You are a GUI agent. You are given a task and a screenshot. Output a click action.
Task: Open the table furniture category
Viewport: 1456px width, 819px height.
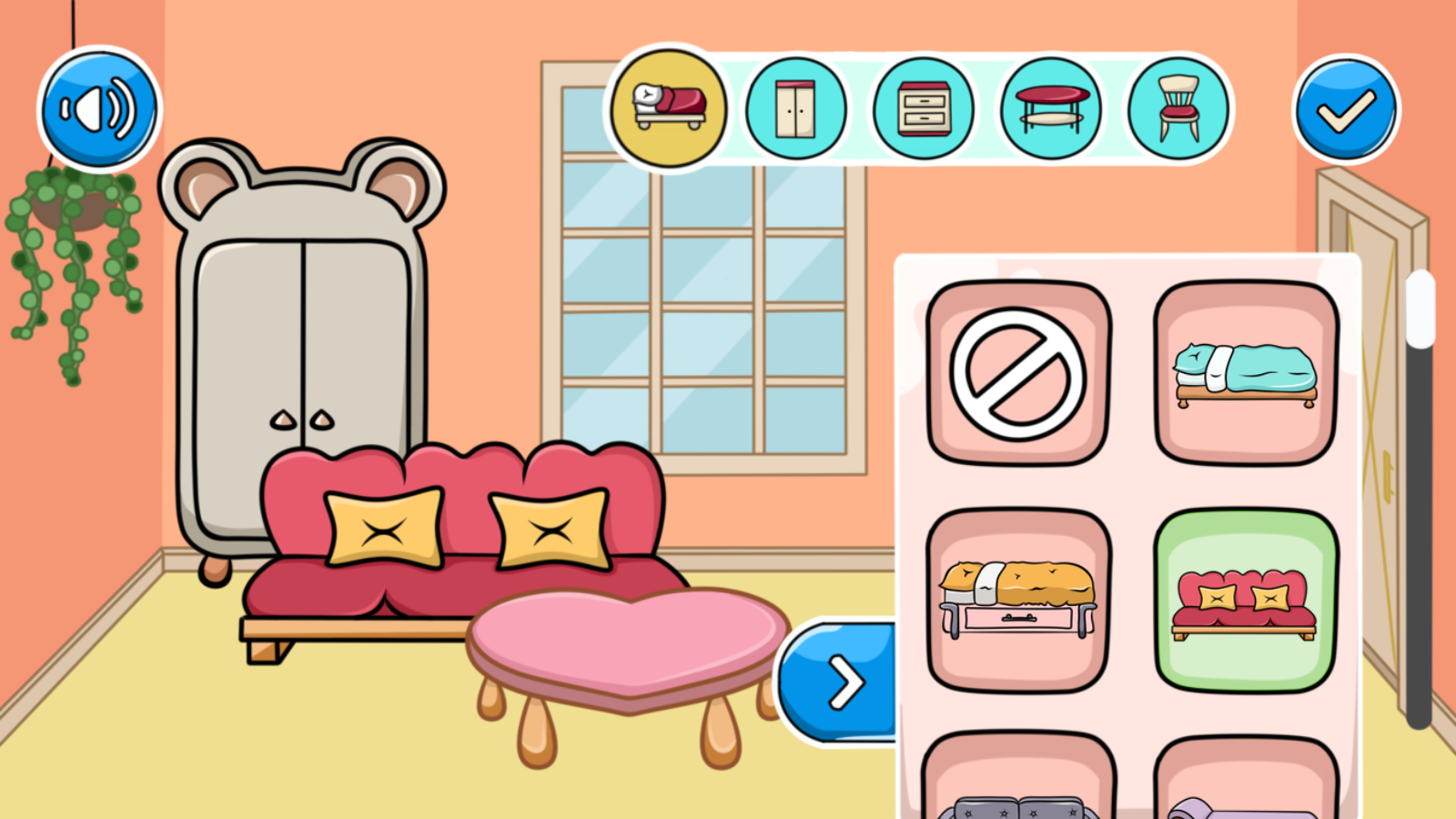(x=1050, y=109)
